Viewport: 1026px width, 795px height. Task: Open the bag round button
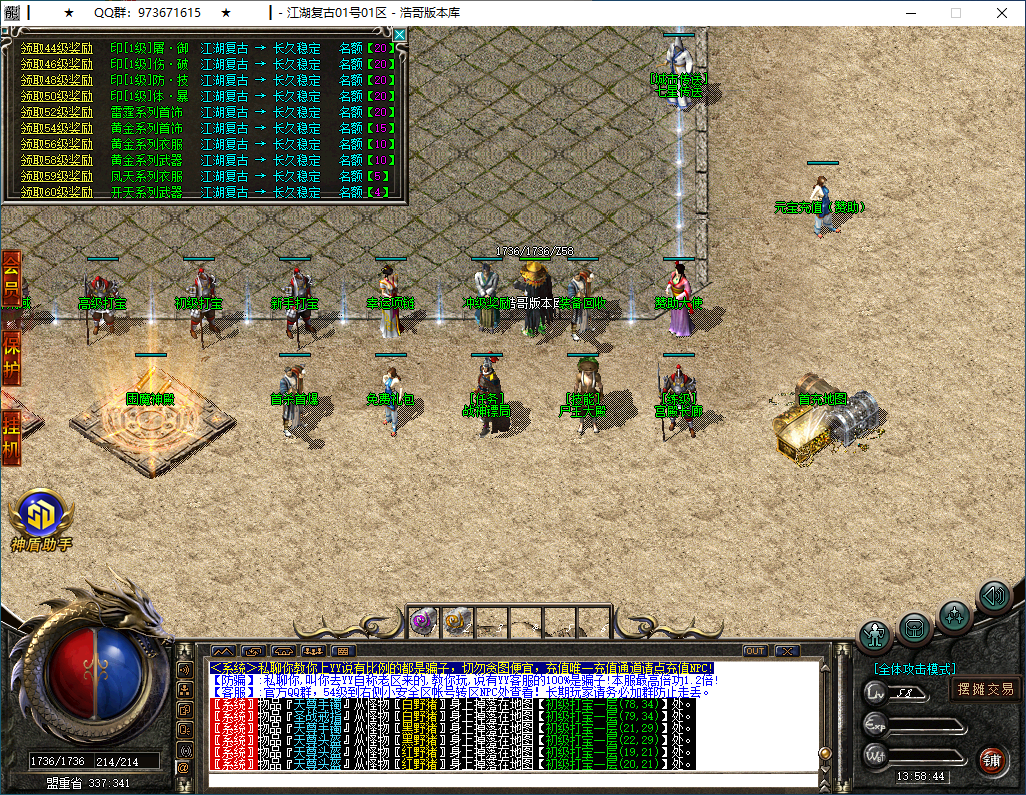(915, 629)
